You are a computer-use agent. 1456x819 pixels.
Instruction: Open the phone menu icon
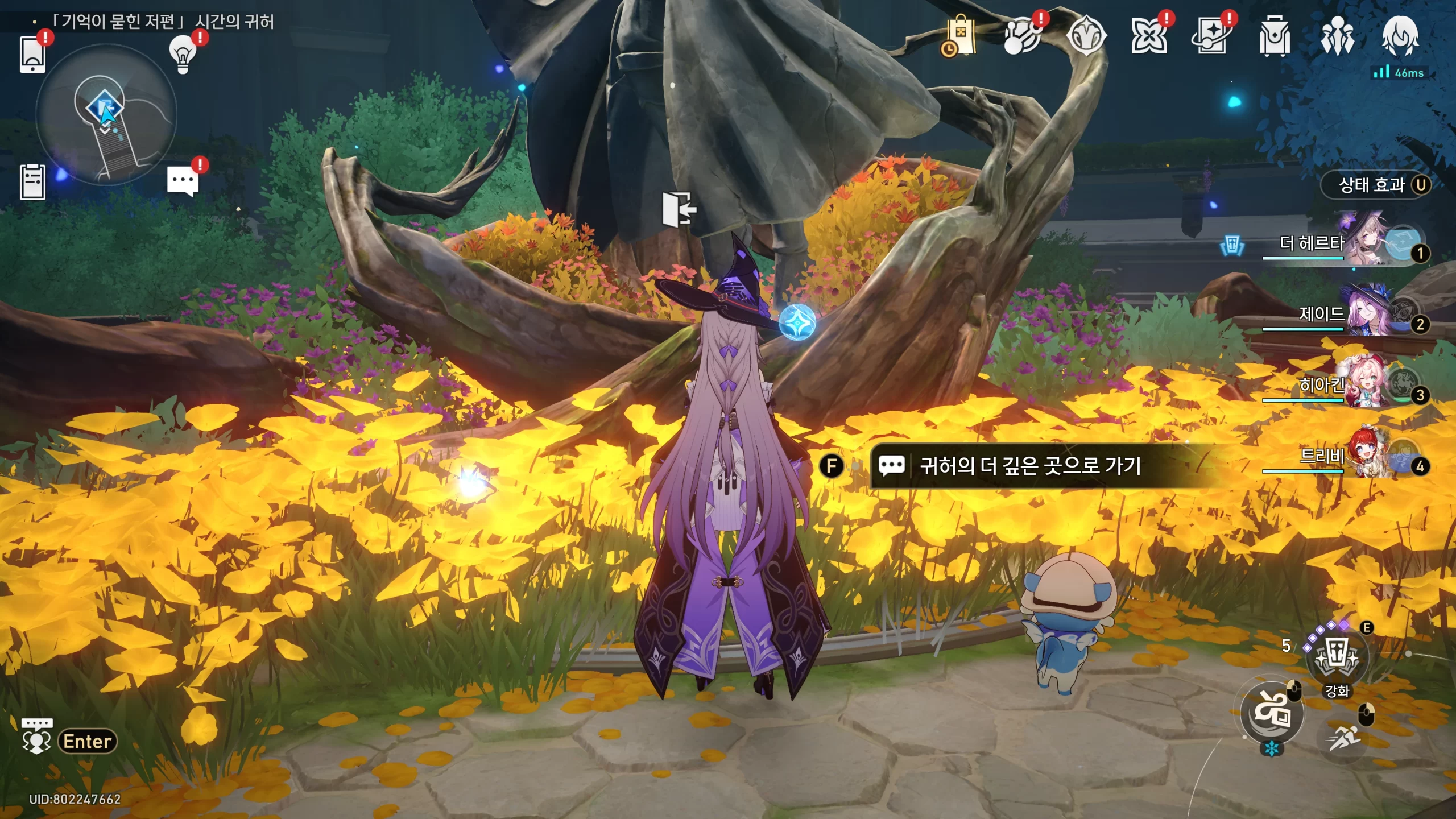point(32,54)
